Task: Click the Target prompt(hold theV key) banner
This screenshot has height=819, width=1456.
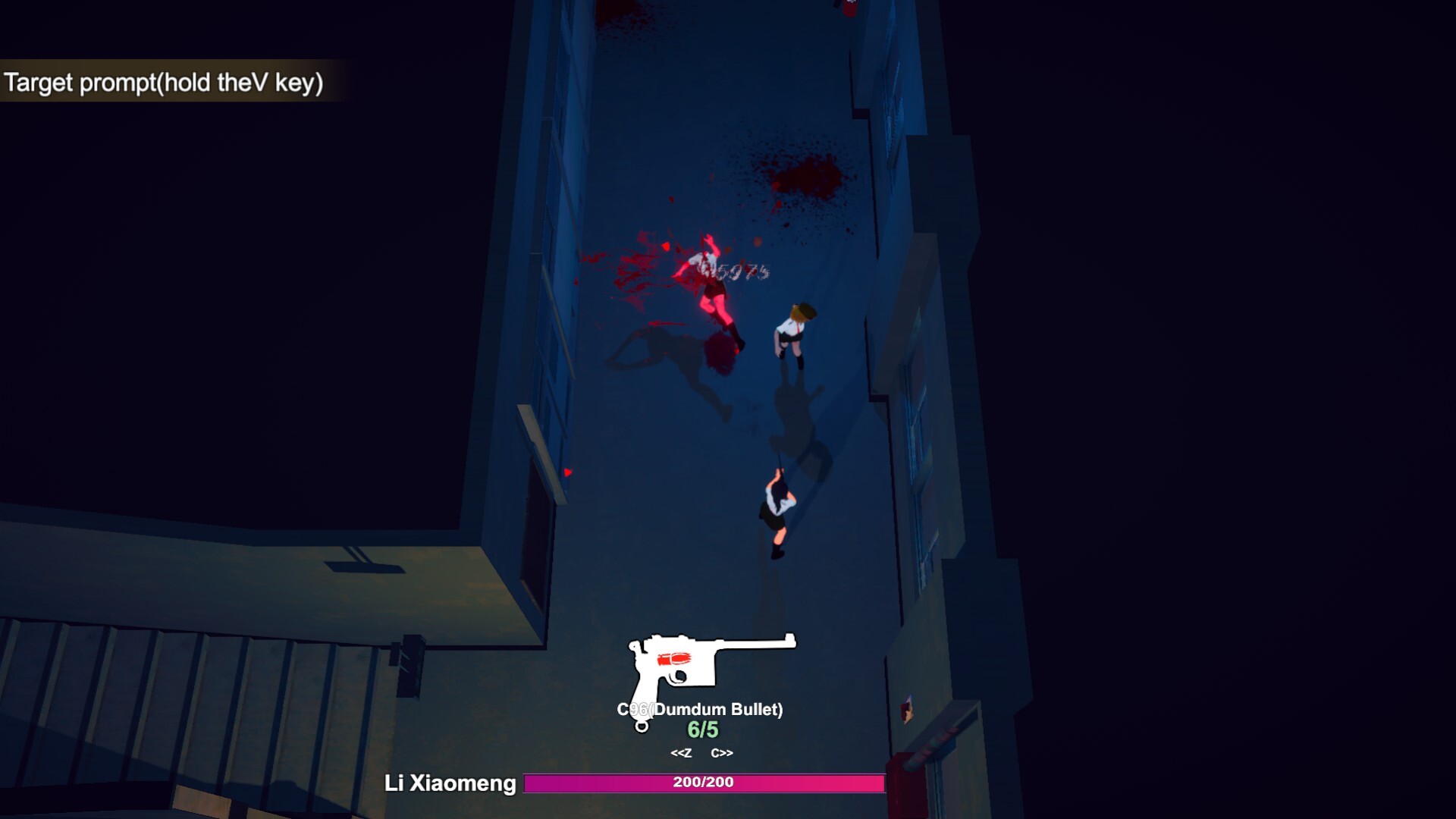Action: 165,82
